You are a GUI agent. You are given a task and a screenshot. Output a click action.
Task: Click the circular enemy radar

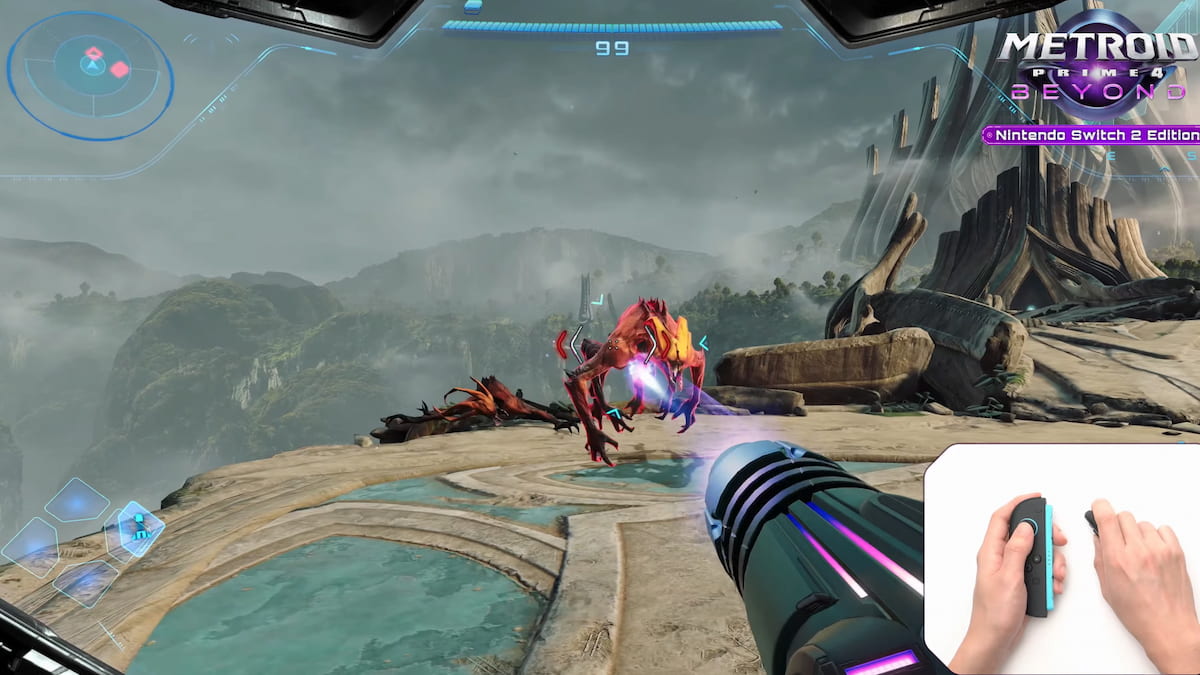pos(90,75)
